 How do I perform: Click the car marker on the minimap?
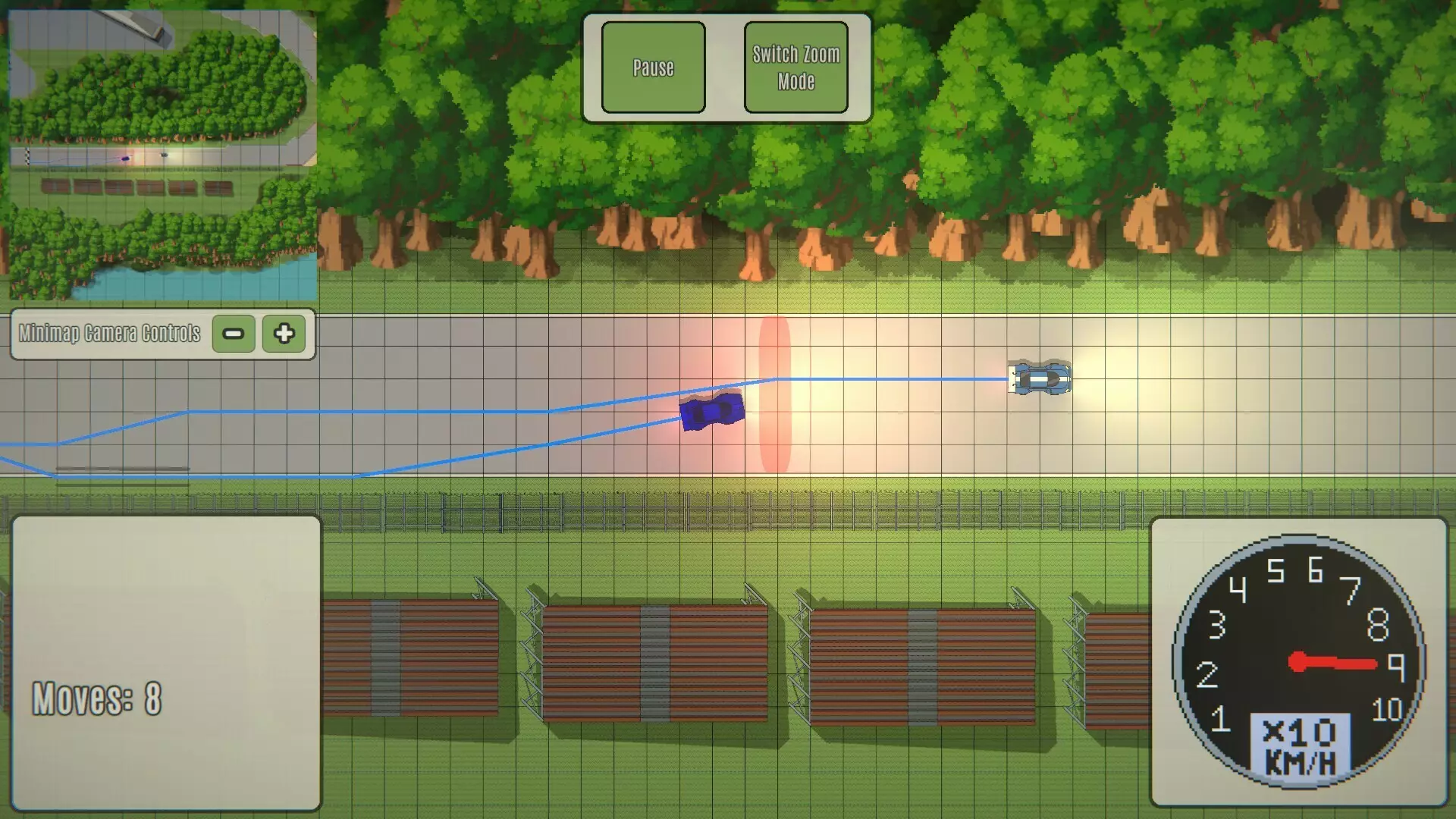[x=125, y=157]
